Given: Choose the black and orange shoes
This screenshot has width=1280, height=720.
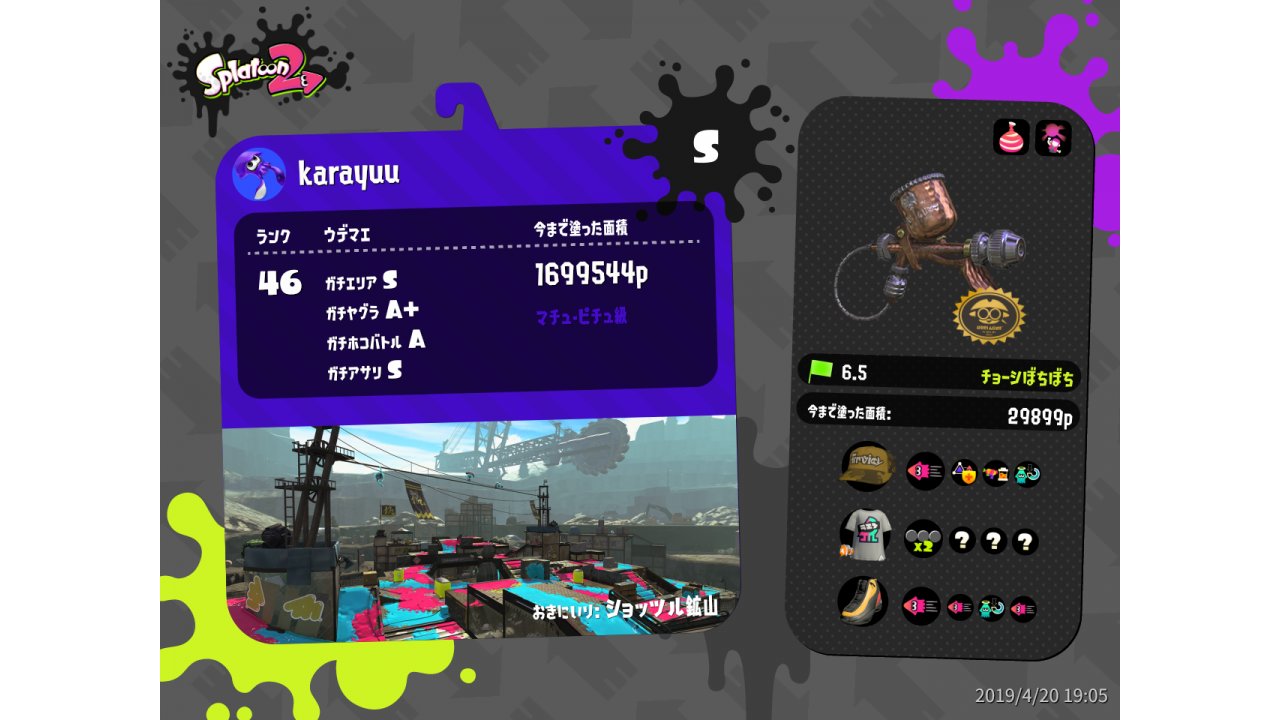Looking at the screenshot, I should 863,602.
